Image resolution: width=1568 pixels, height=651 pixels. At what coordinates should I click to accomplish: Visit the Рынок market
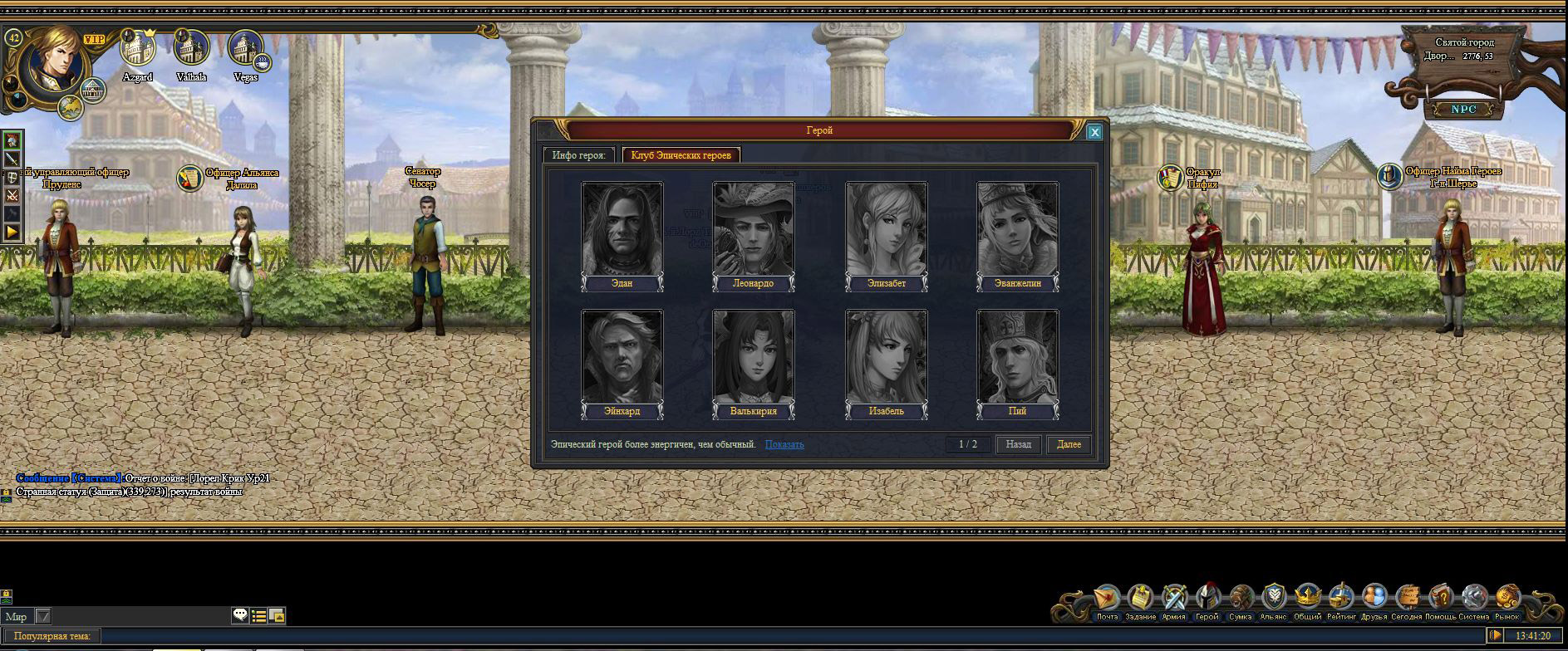(x=1507, y=599)
